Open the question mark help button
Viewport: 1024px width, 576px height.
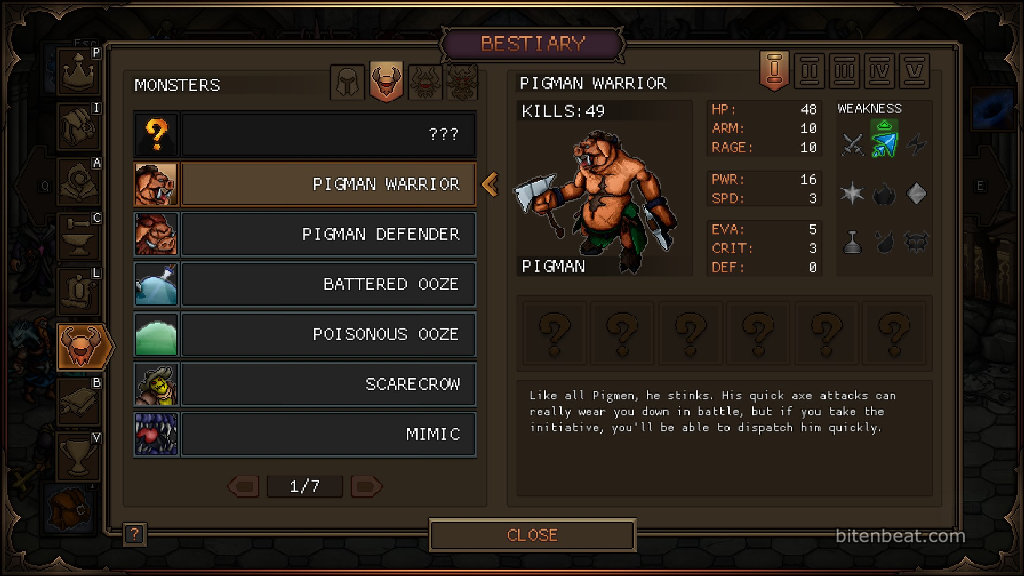point(135,534)
